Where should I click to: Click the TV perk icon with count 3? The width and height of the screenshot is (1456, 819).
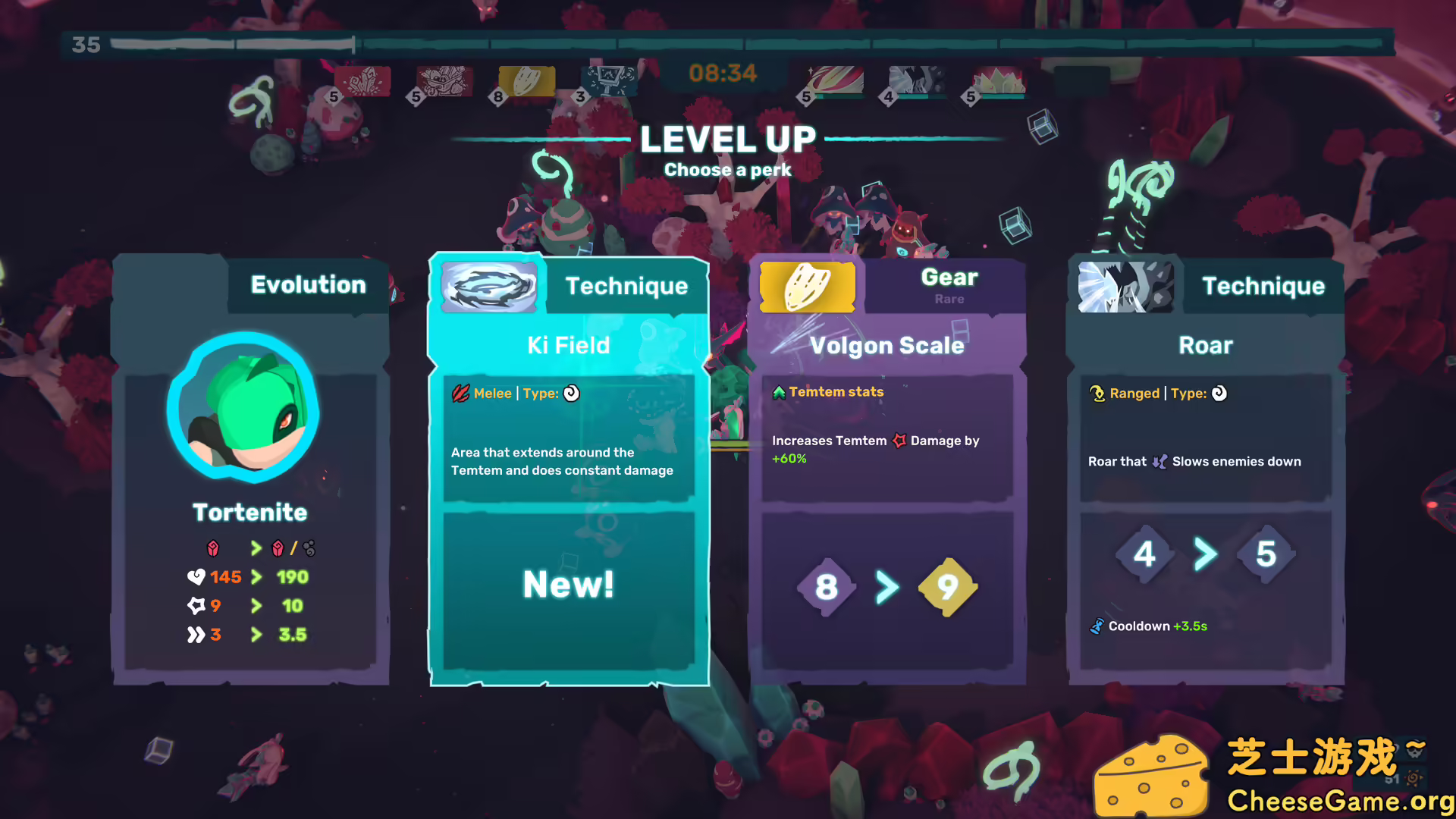(611, 80)
